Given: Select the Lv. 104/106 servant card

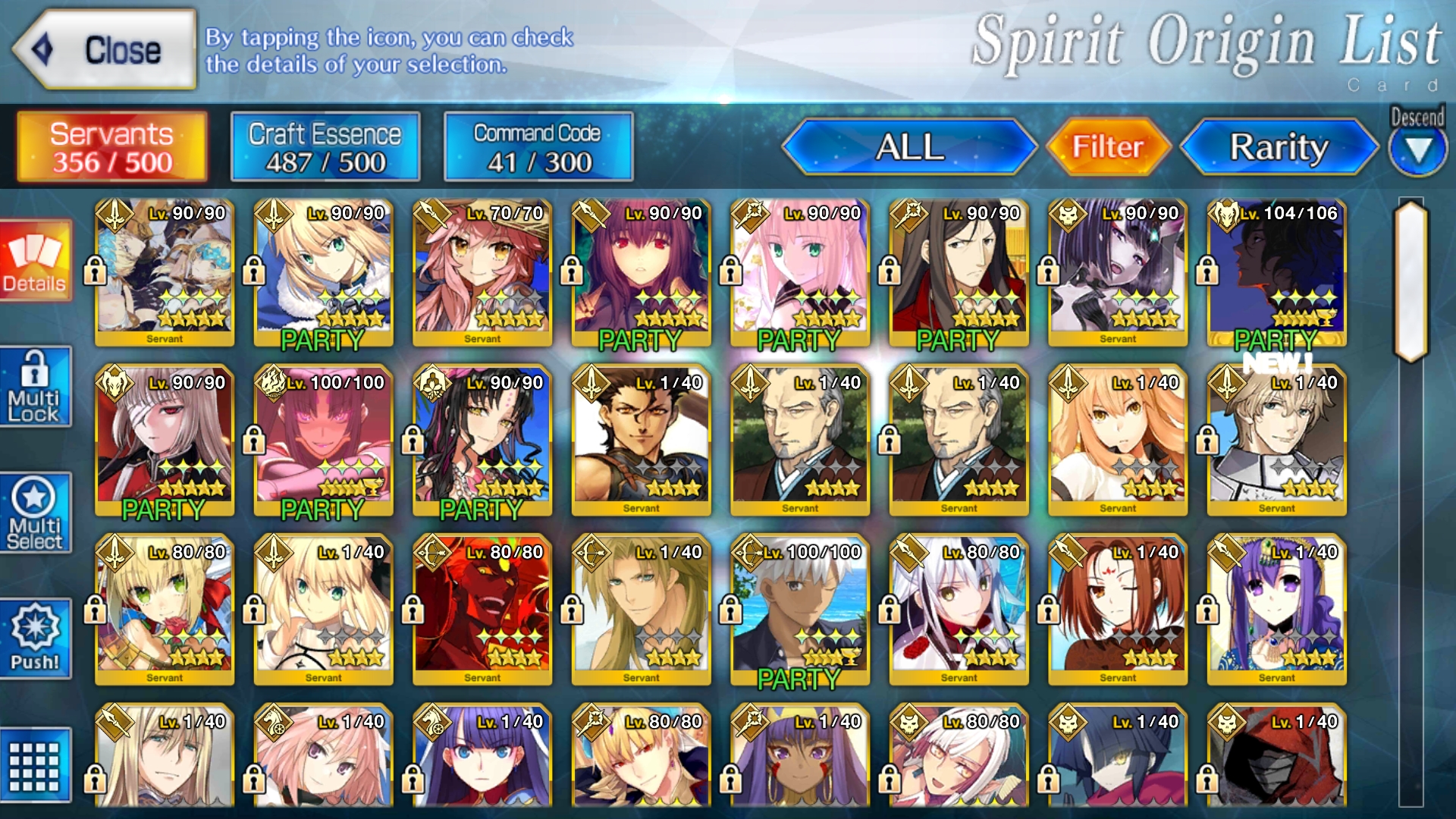Looking at the screenshot, I should (1276, 273).
